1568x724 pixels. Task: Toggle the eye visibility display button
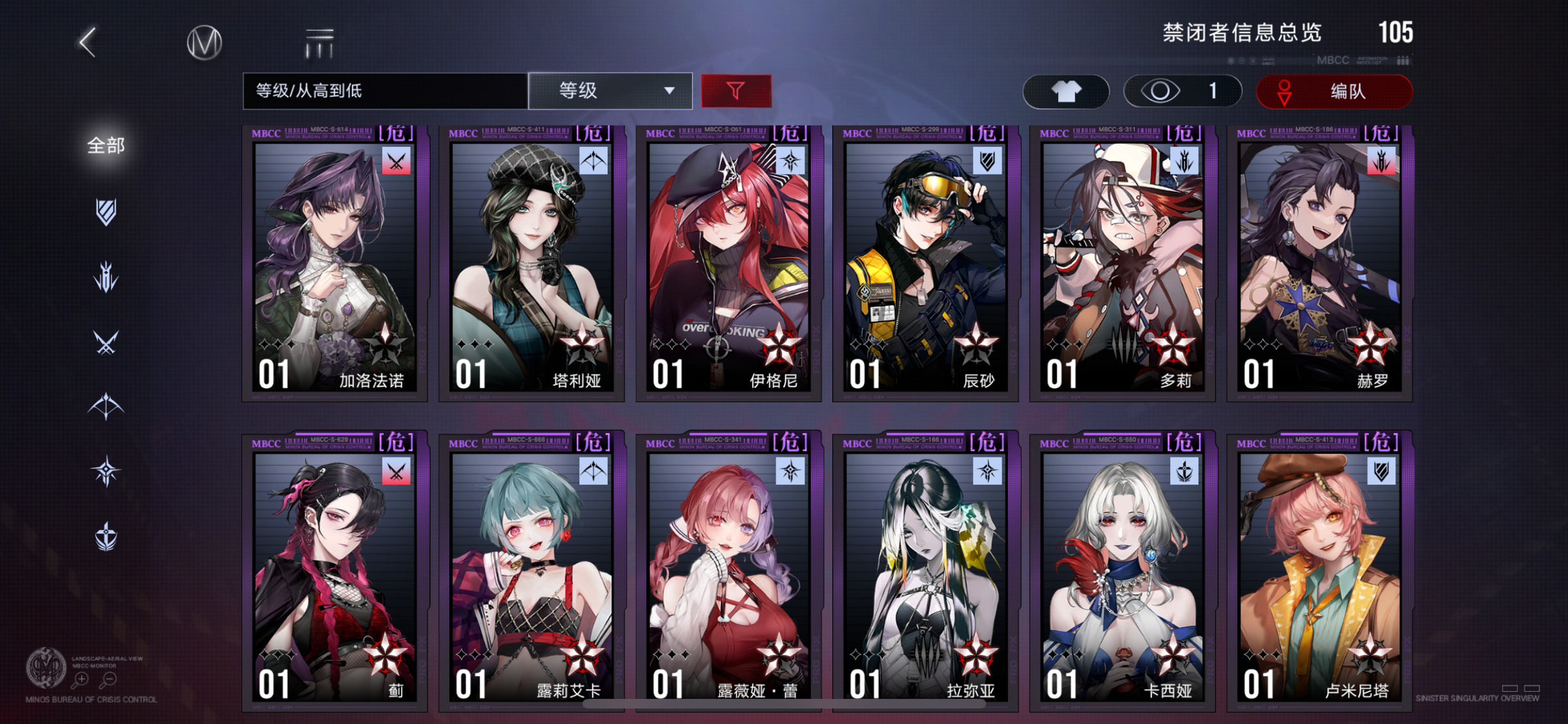1183,91
